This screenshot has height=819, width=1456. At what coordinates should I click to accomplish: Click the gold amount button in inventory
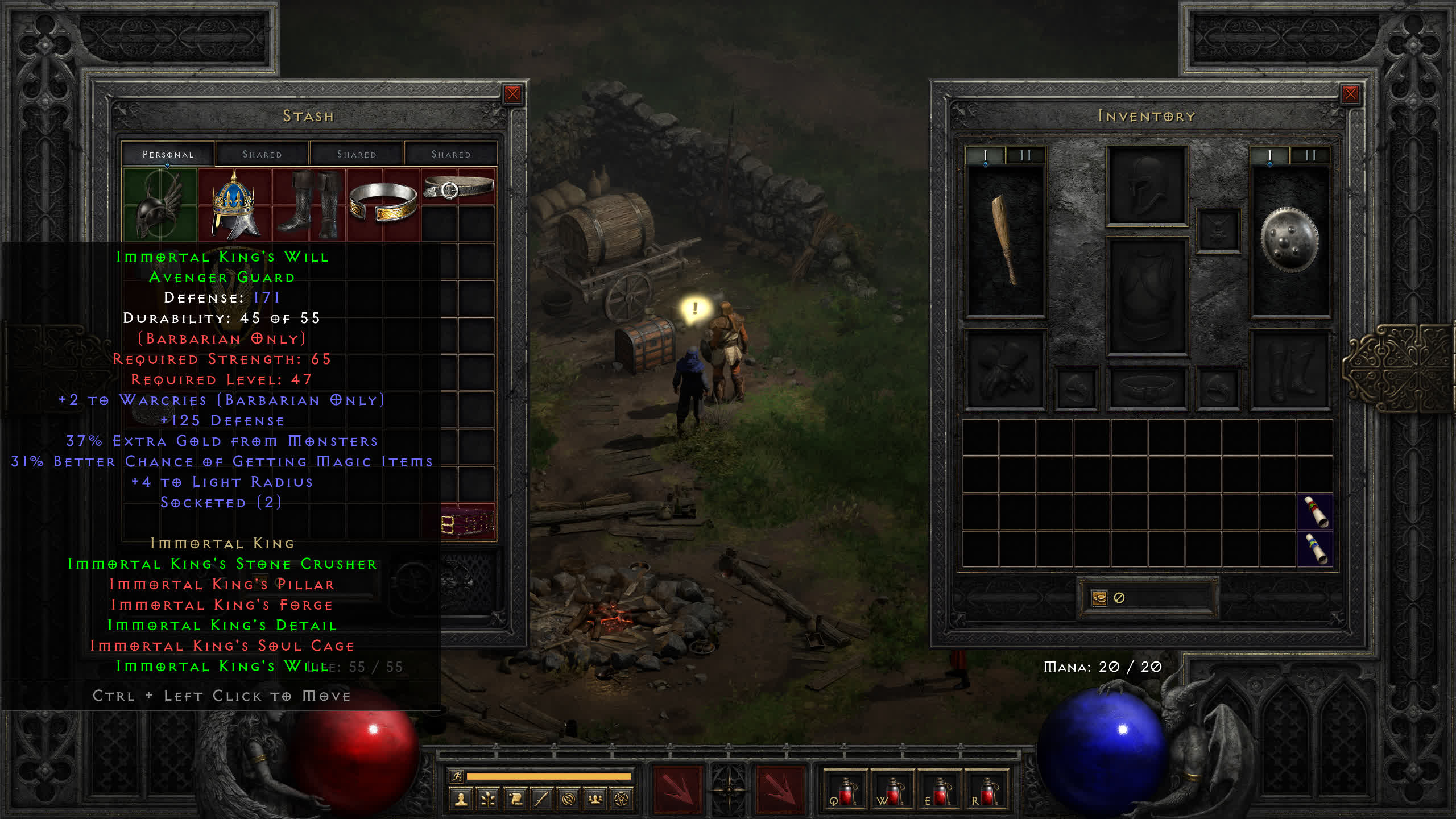[1099, 598]
